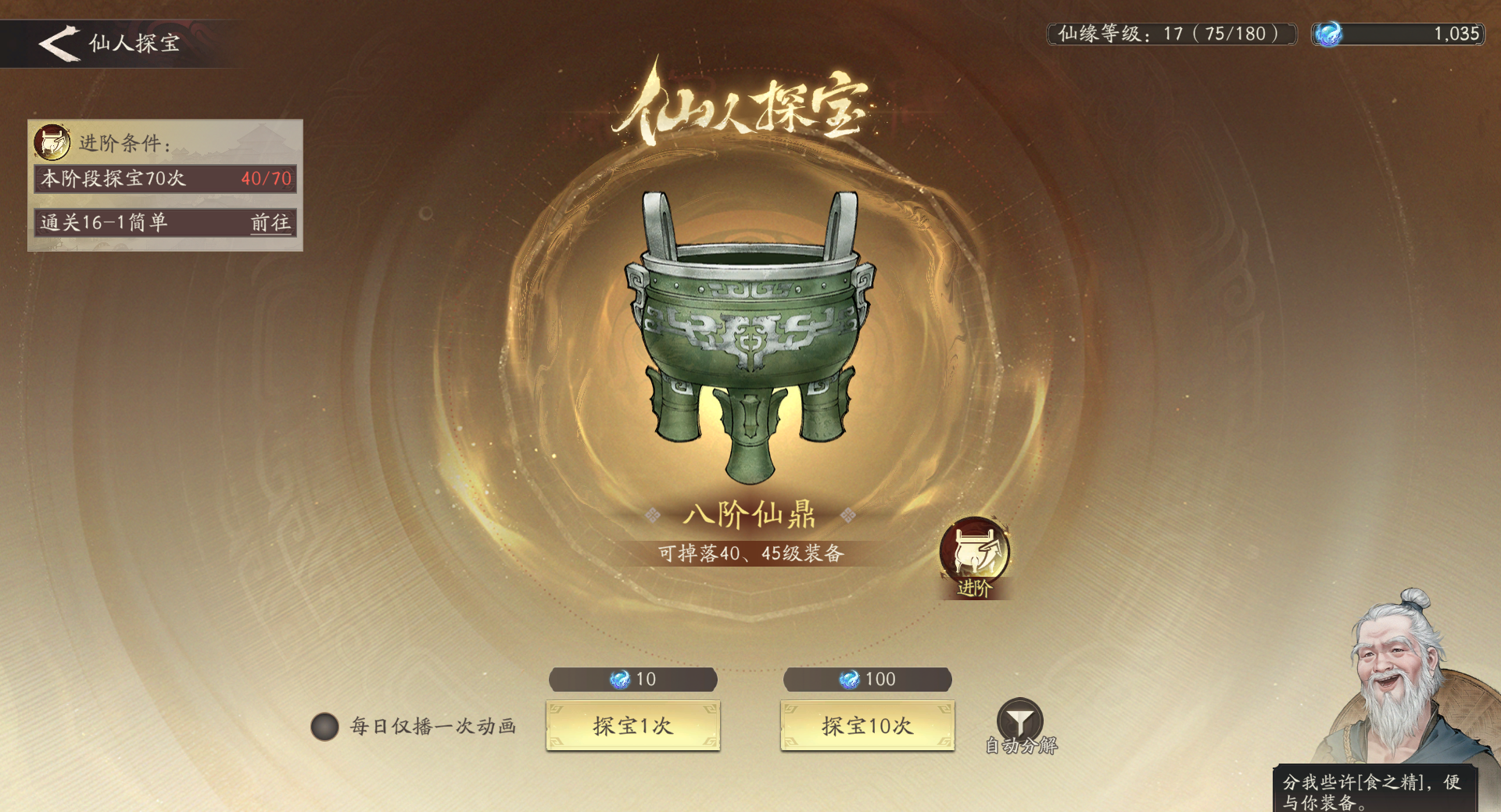Select the 八阶仙鼎 title text
This screenshot has width=1501, height=812.
point(748,516)
